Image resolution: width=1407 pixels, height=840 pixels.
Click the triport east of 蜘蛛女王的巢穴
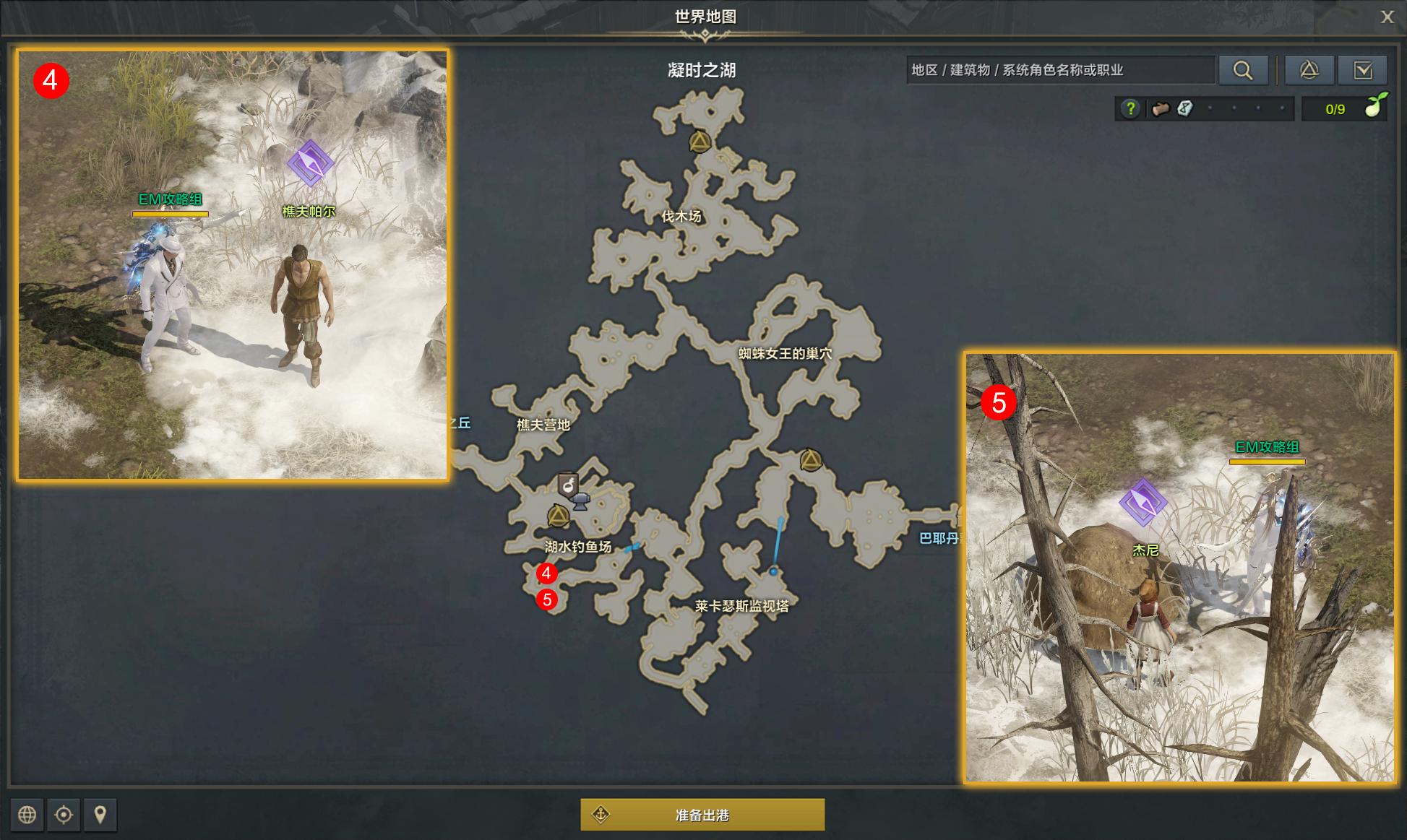811,459
